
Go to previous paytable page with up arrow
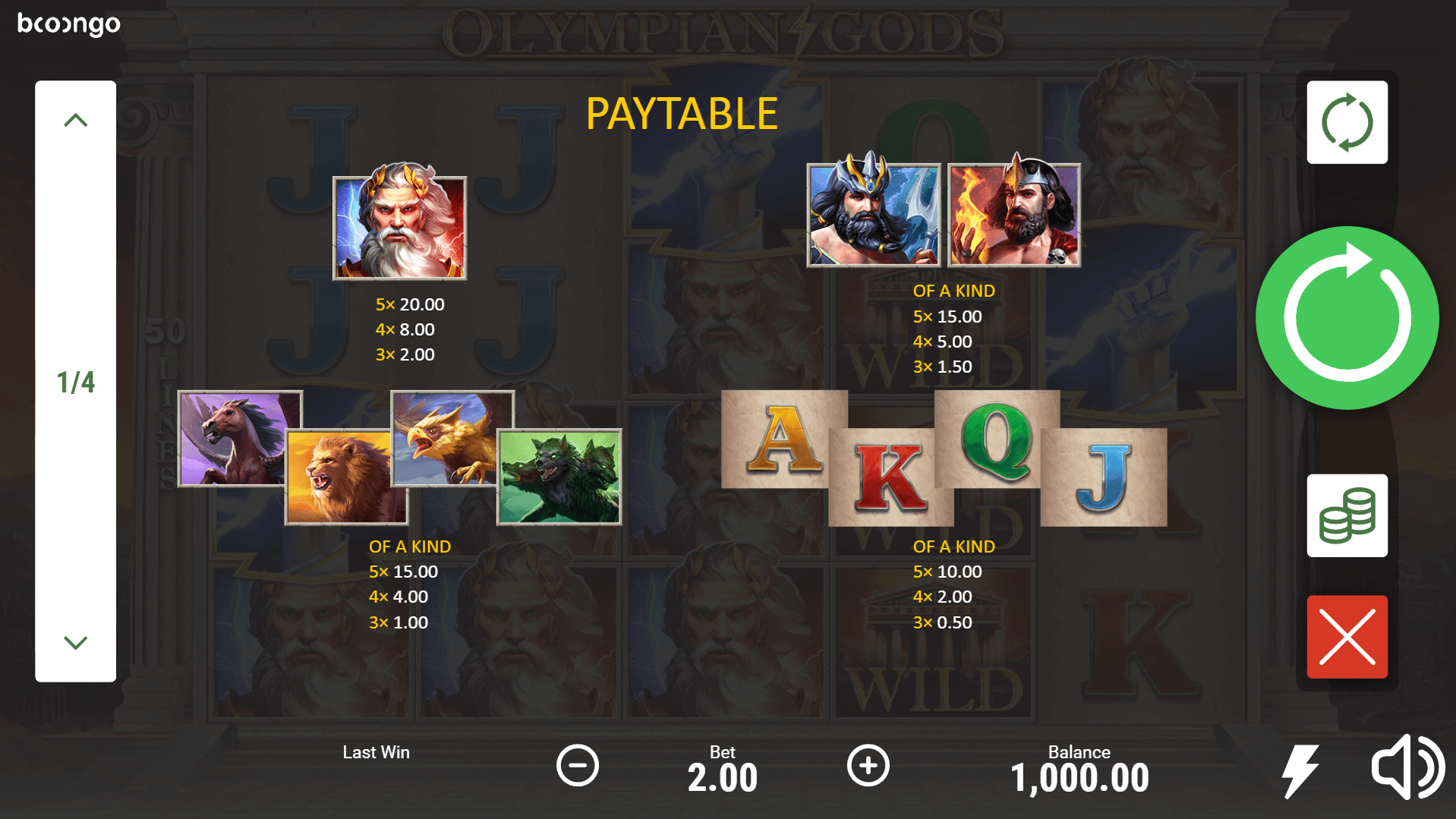[75, 120]
